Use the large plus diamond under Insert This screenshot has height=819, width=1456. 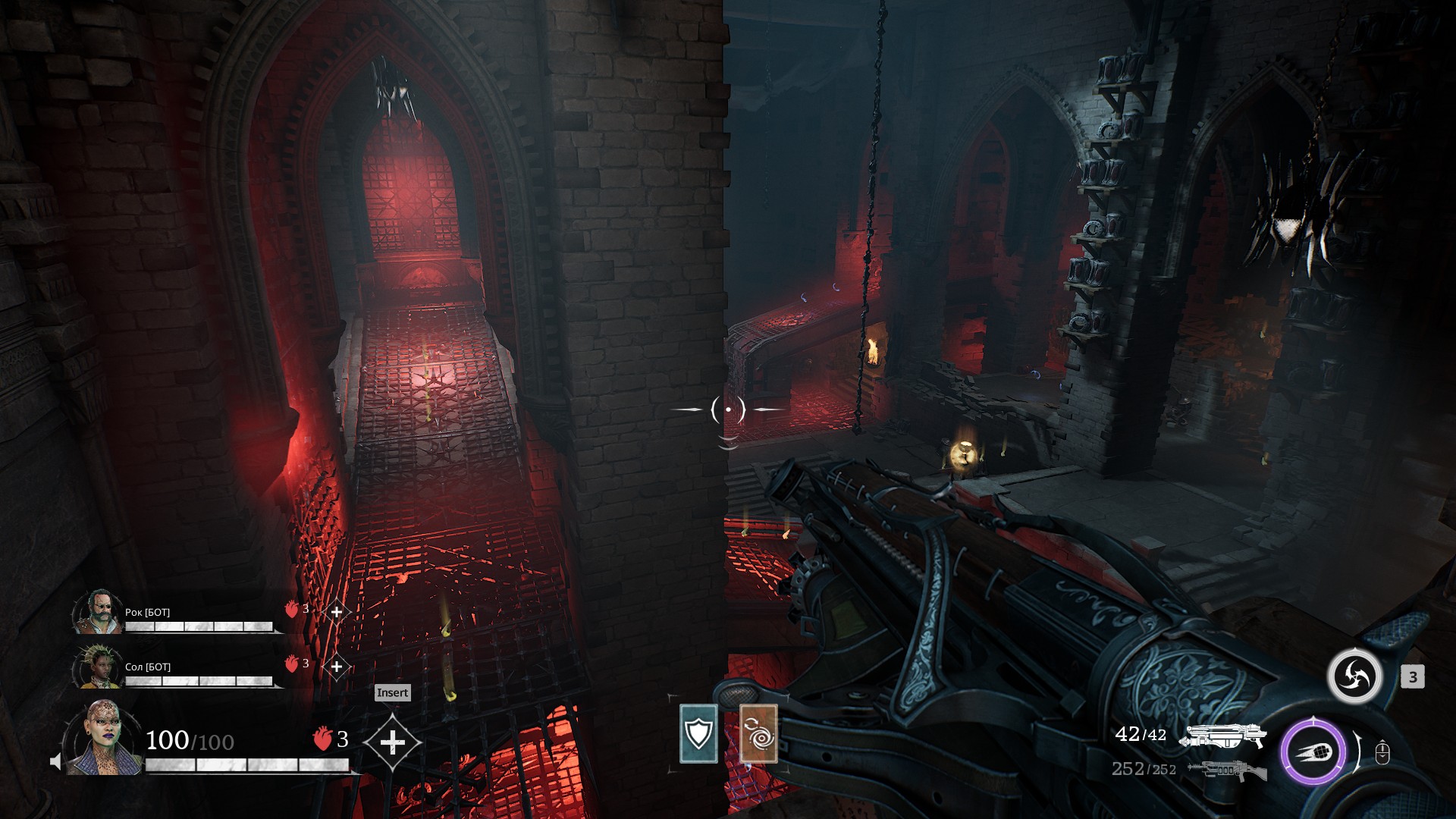[x=392, y=742]
